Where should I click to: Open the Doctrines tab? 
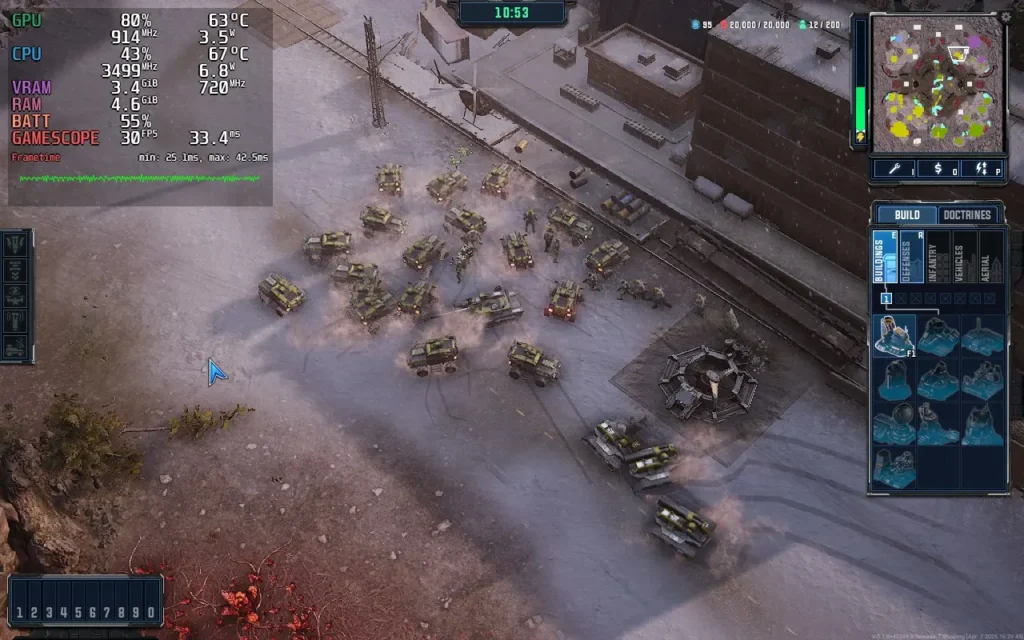point(968,215)
